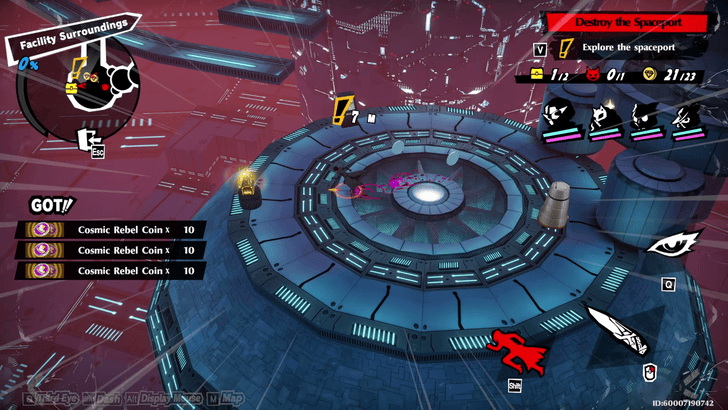This screenshot has height=410, width=728.
Task: Pick the fourth party member portrait
Action: tap(686, 120)
